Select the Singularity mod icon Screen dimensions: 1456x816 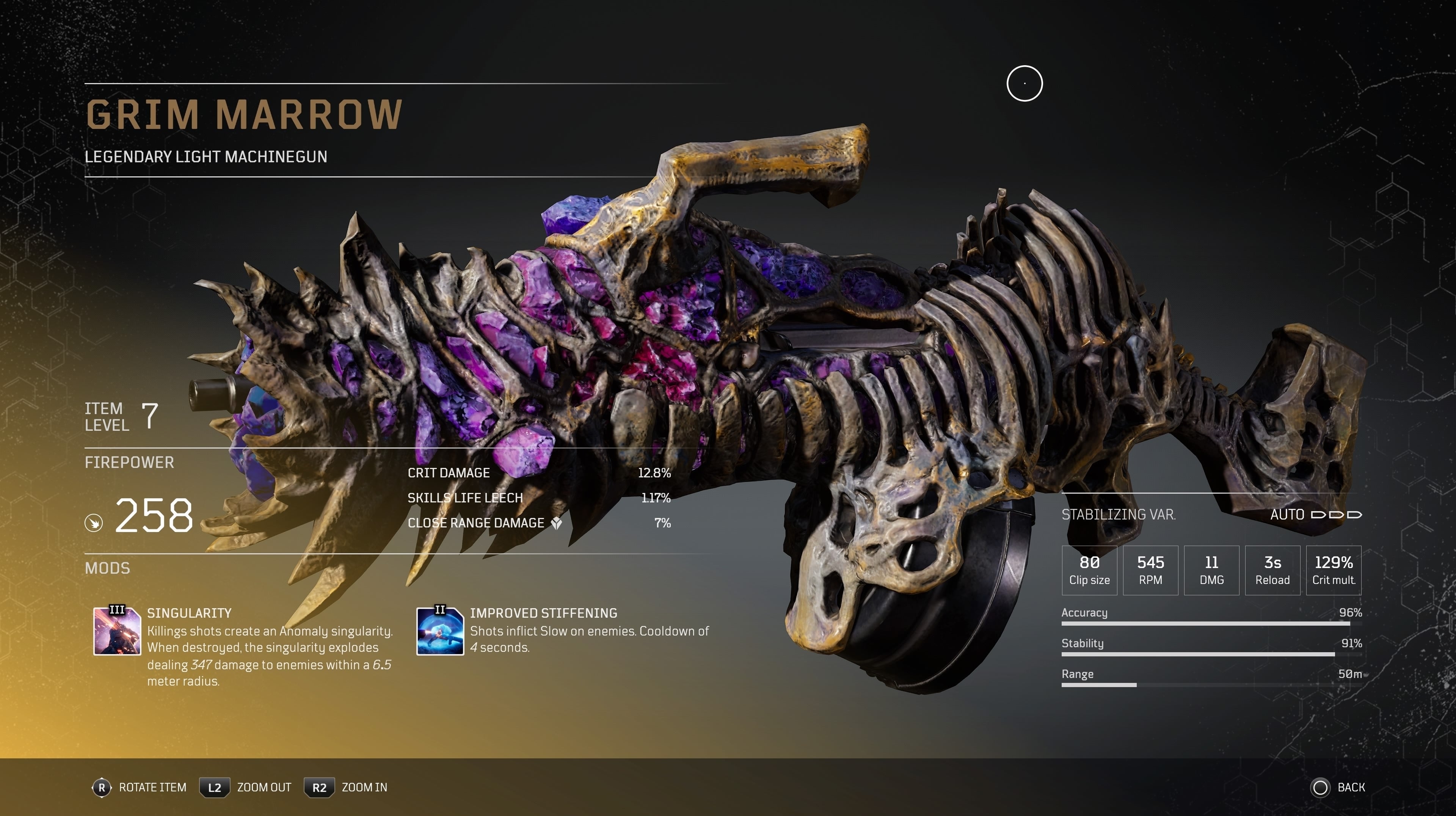[x=117, y=631]
